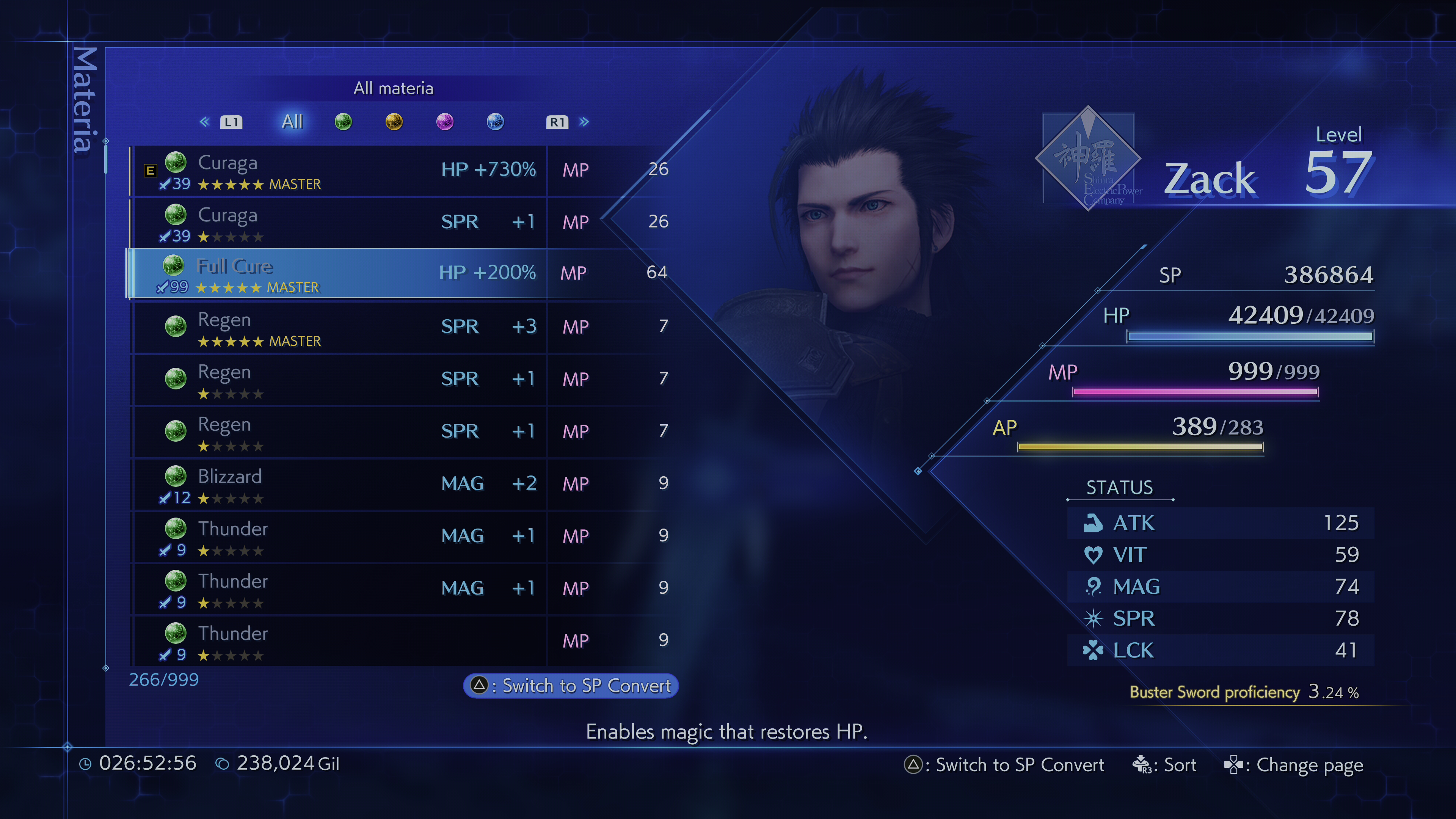Filter by the blue independent materia tab
This screenshot has width=1456, height=819.
click(x=495, y=121)
